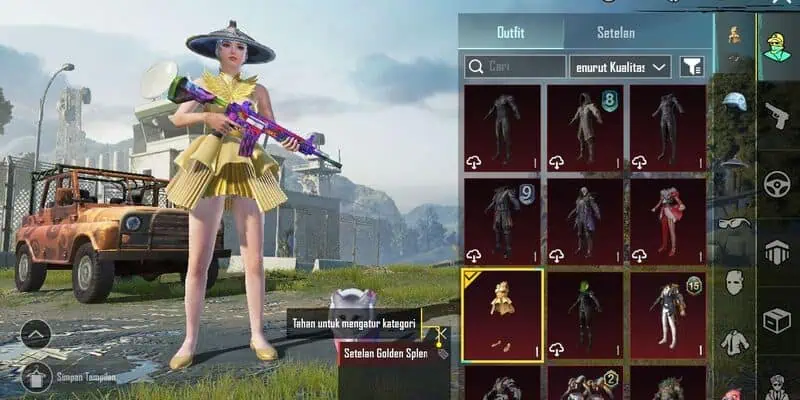Open the helmet category
800x400 pixels.
click(734, 102)
